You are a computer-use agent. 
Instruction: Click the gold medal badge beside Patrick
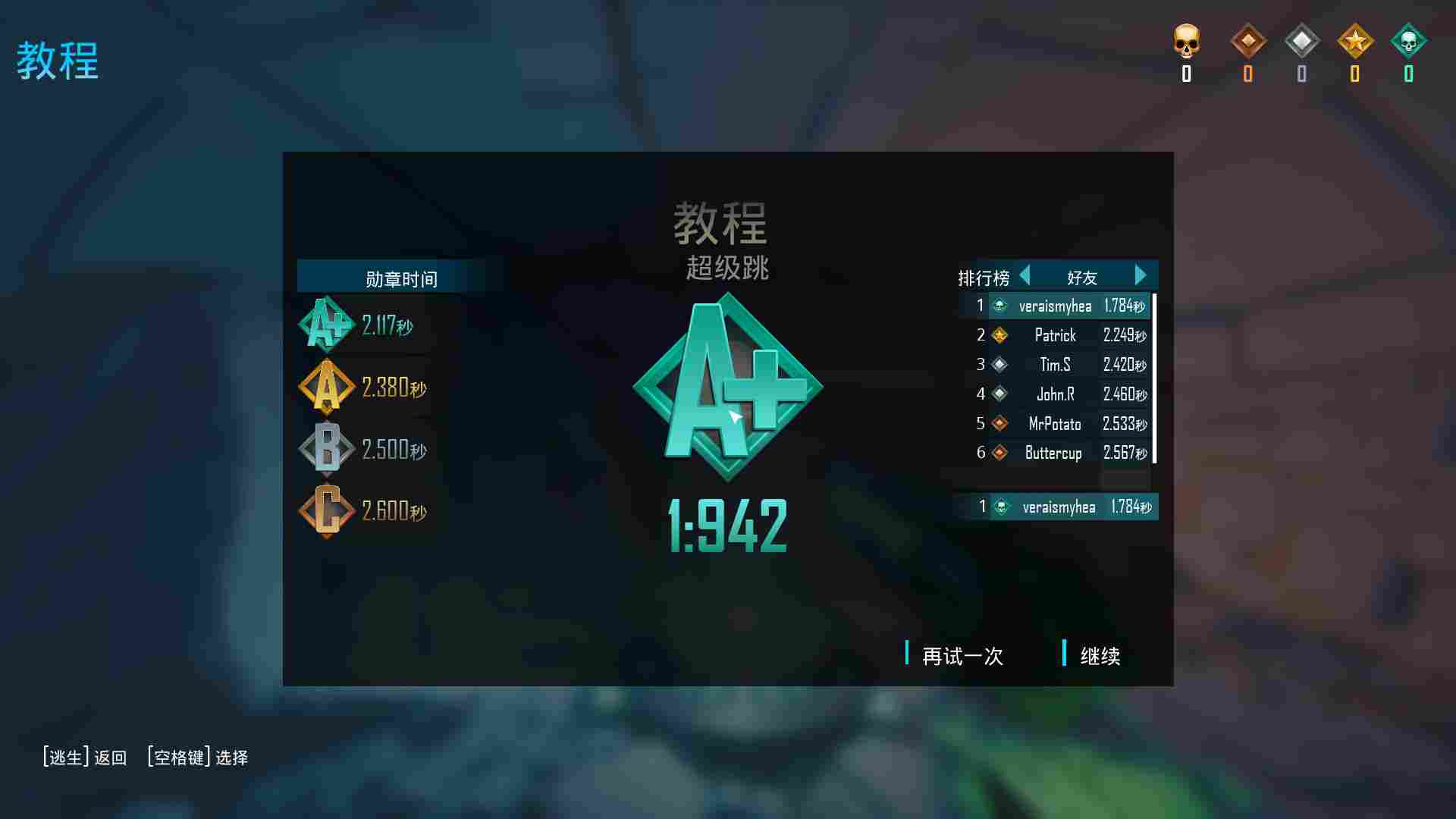[x=999, y=335]
